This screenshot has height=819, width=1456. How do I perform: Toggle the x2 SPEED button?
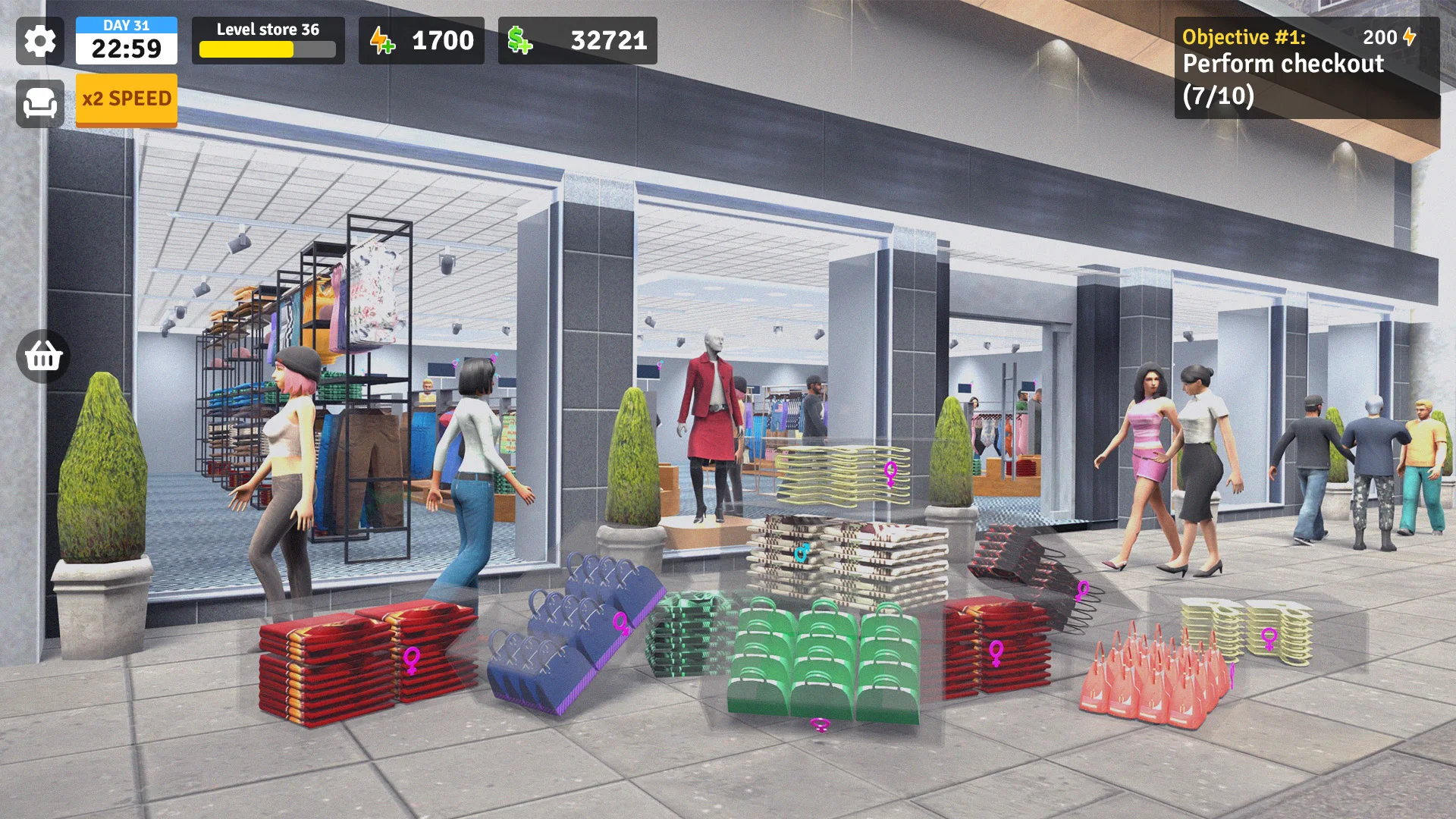pyautogui.click(x=126, y=99)
